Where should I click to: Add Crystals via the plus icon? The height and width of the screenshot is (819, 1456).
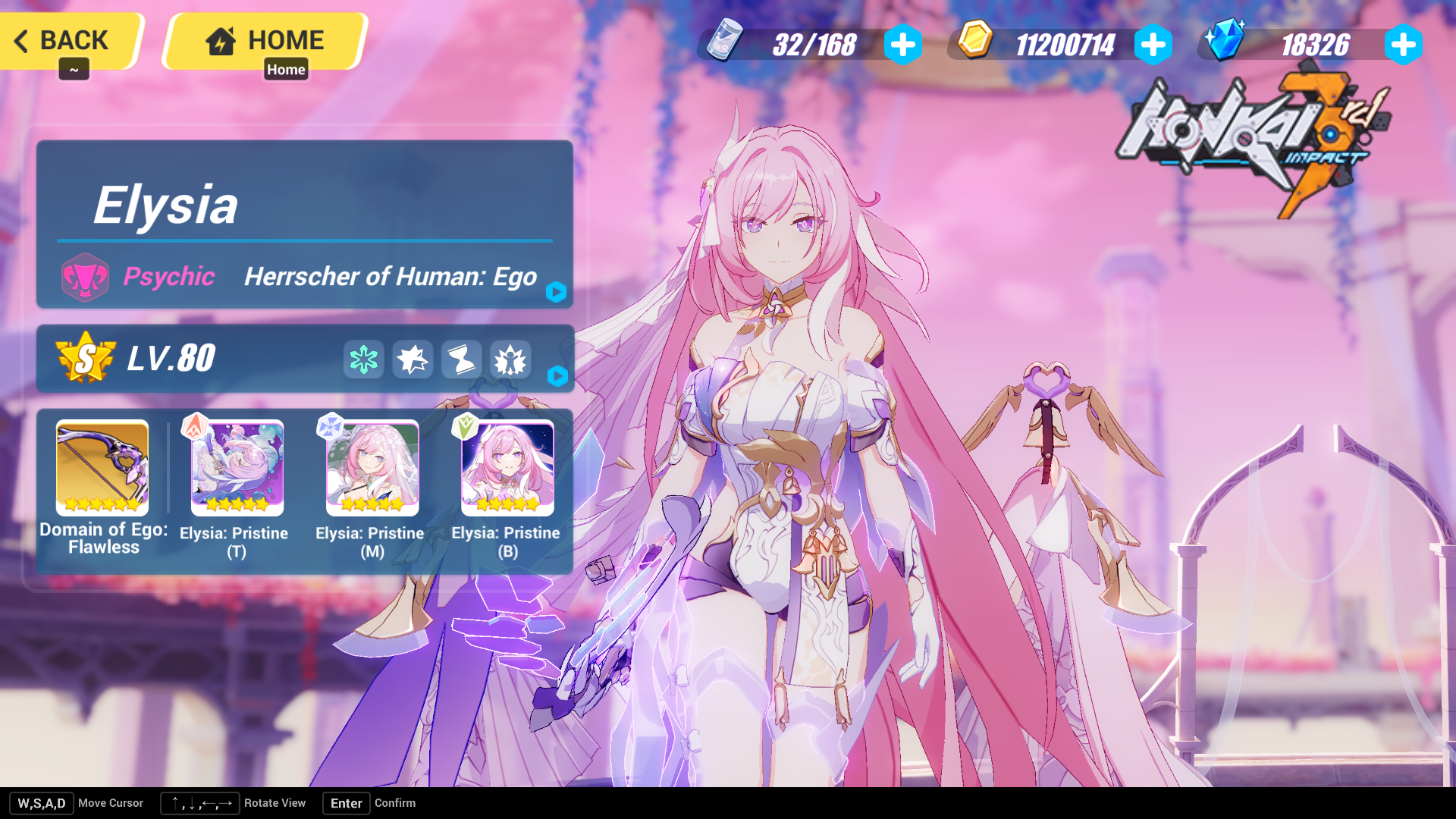coord(1404,45)
